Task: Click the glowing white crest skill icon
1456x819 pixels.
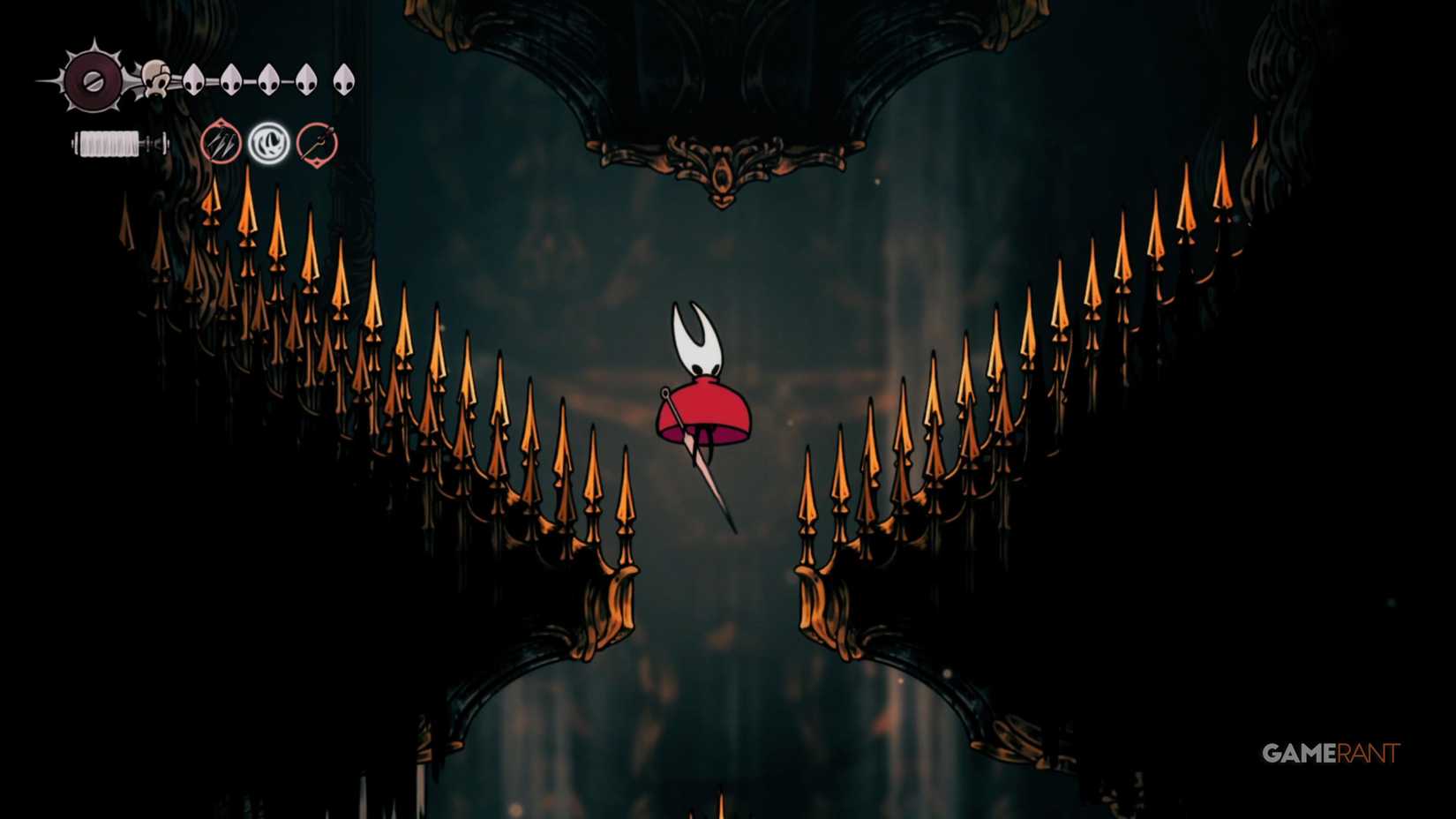Action: [x=269, y=143]
